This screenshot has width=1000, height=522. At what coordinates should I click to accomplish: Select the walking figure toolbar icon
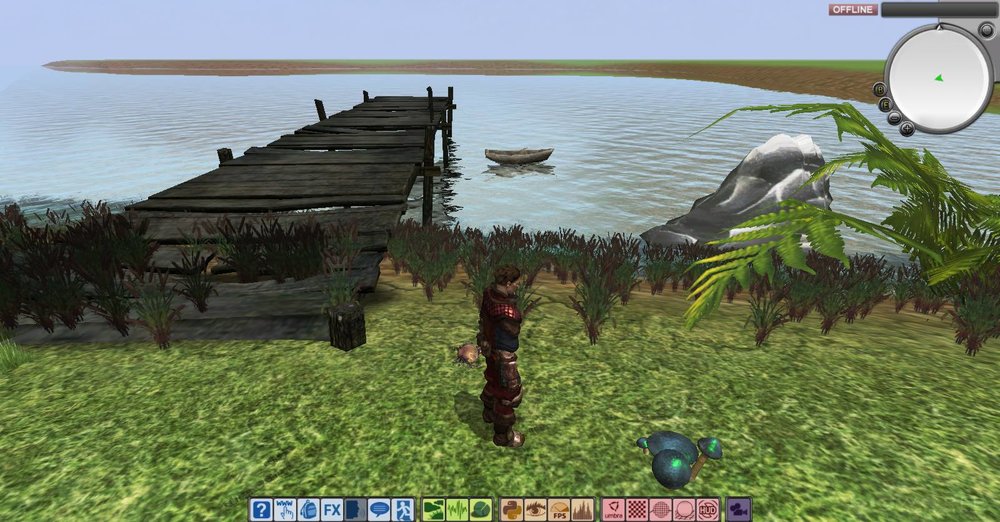coord(403,510)
